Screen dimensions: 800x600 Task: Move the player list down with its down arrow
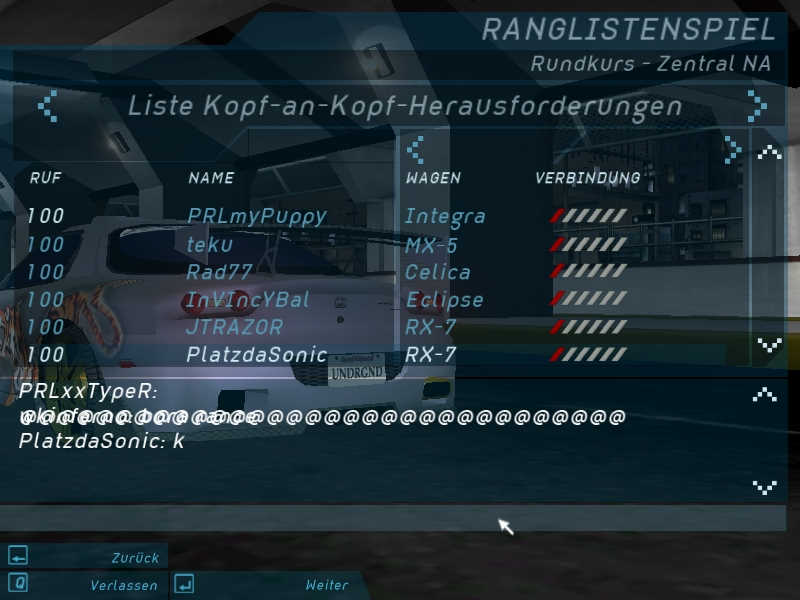[x=768, y=346]
